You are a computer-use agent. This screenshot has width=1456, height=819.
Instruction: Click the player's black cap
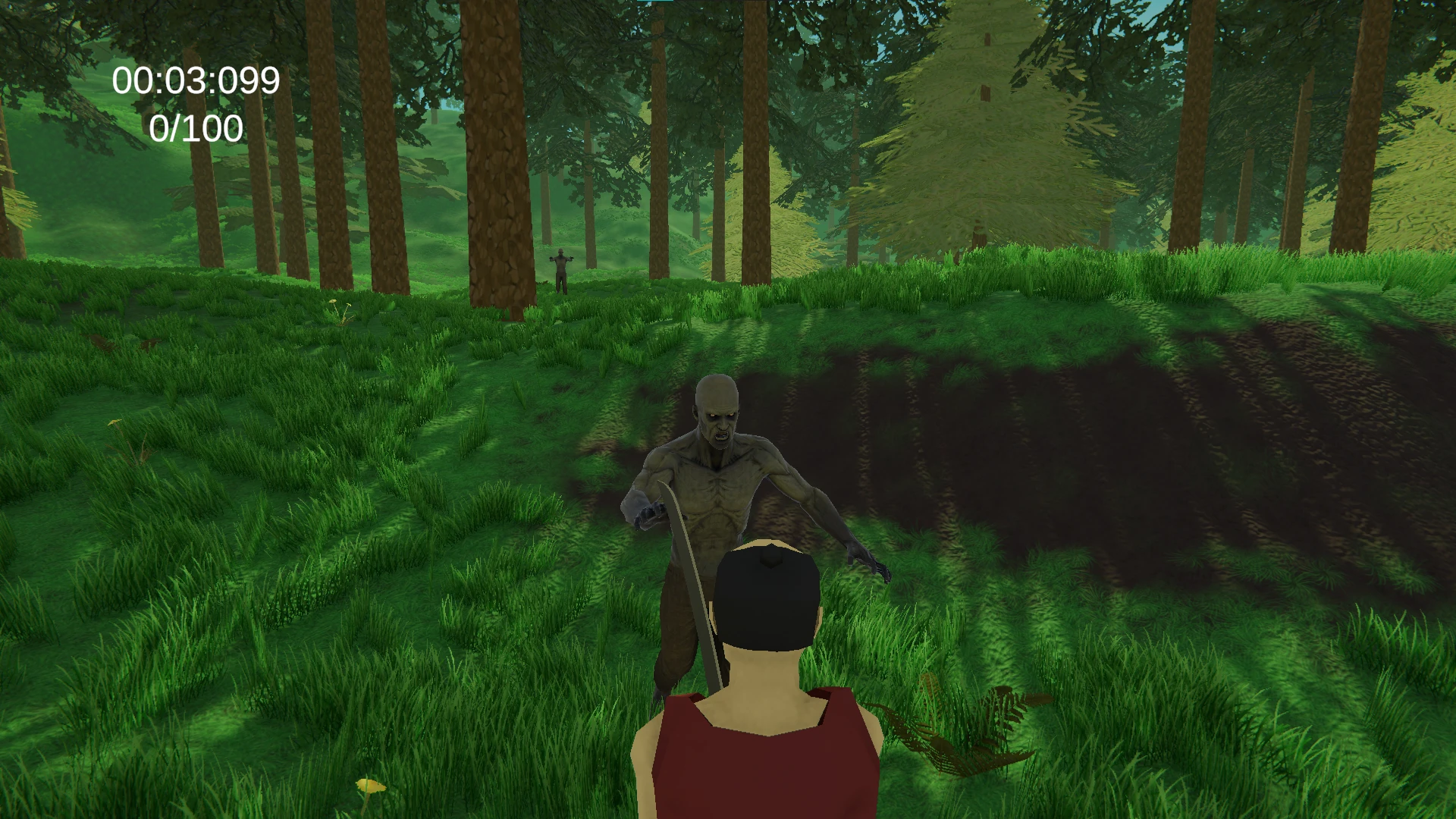[766, 599]
